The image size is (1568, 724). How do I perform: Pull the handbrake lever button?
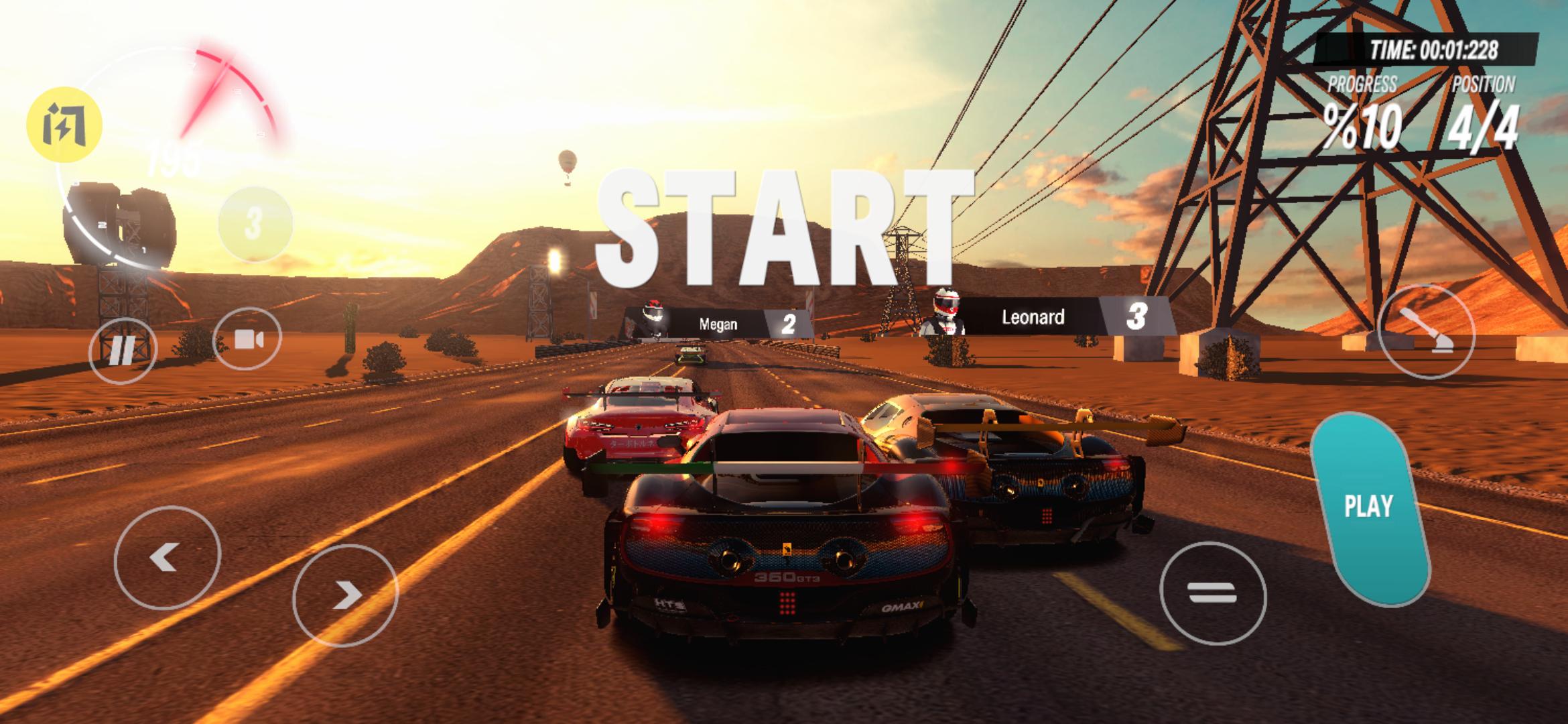(1427, 331)
